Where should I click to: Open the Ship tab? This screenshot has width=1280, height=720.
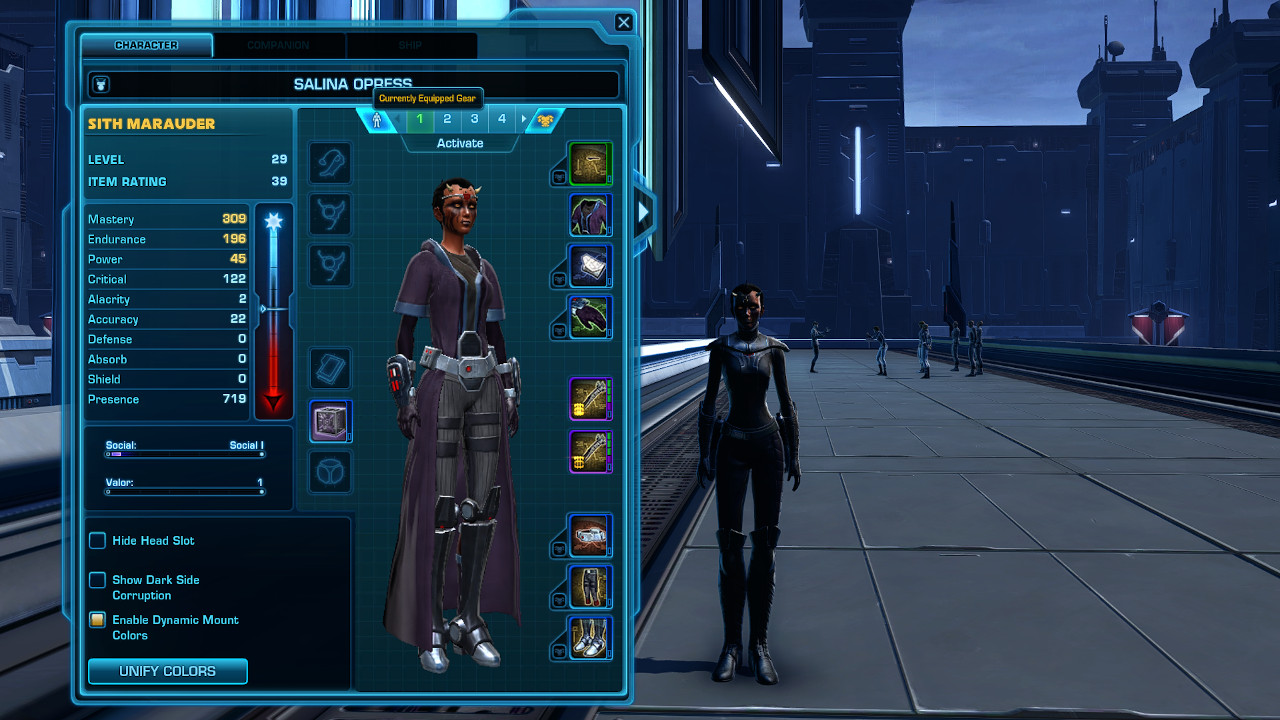(411, 45)
